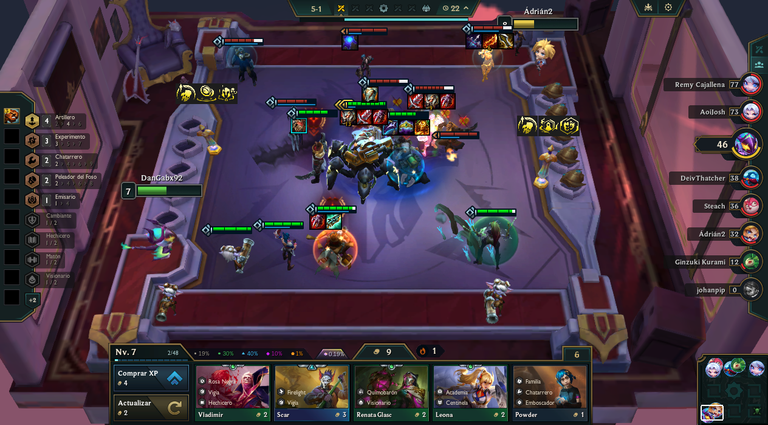The height and width of the screenshot is (425, 768).
Task: Pick the Powder champion card
Action: click(x=549, y=391)
